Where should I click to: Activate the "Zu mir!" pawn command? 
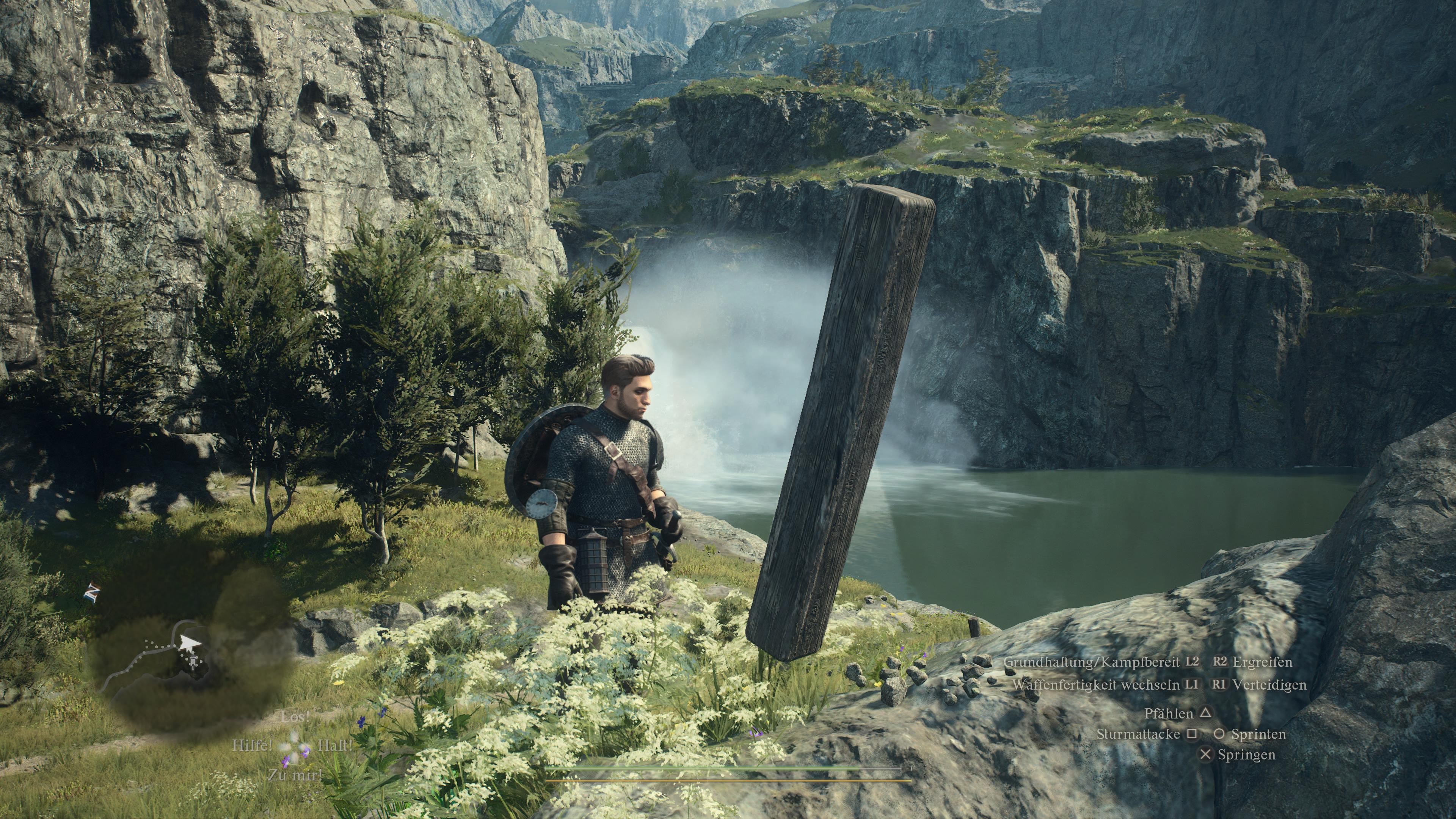pyautogui.click(x=295, y=775)
